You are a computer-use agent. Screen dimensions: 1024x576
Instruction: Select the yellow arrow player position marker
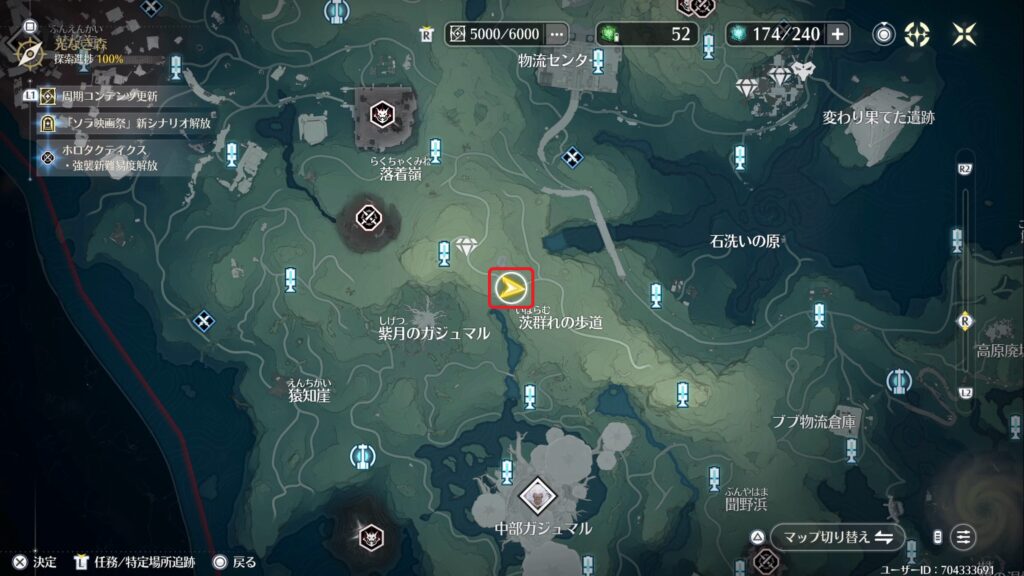[x=511, y=289]
